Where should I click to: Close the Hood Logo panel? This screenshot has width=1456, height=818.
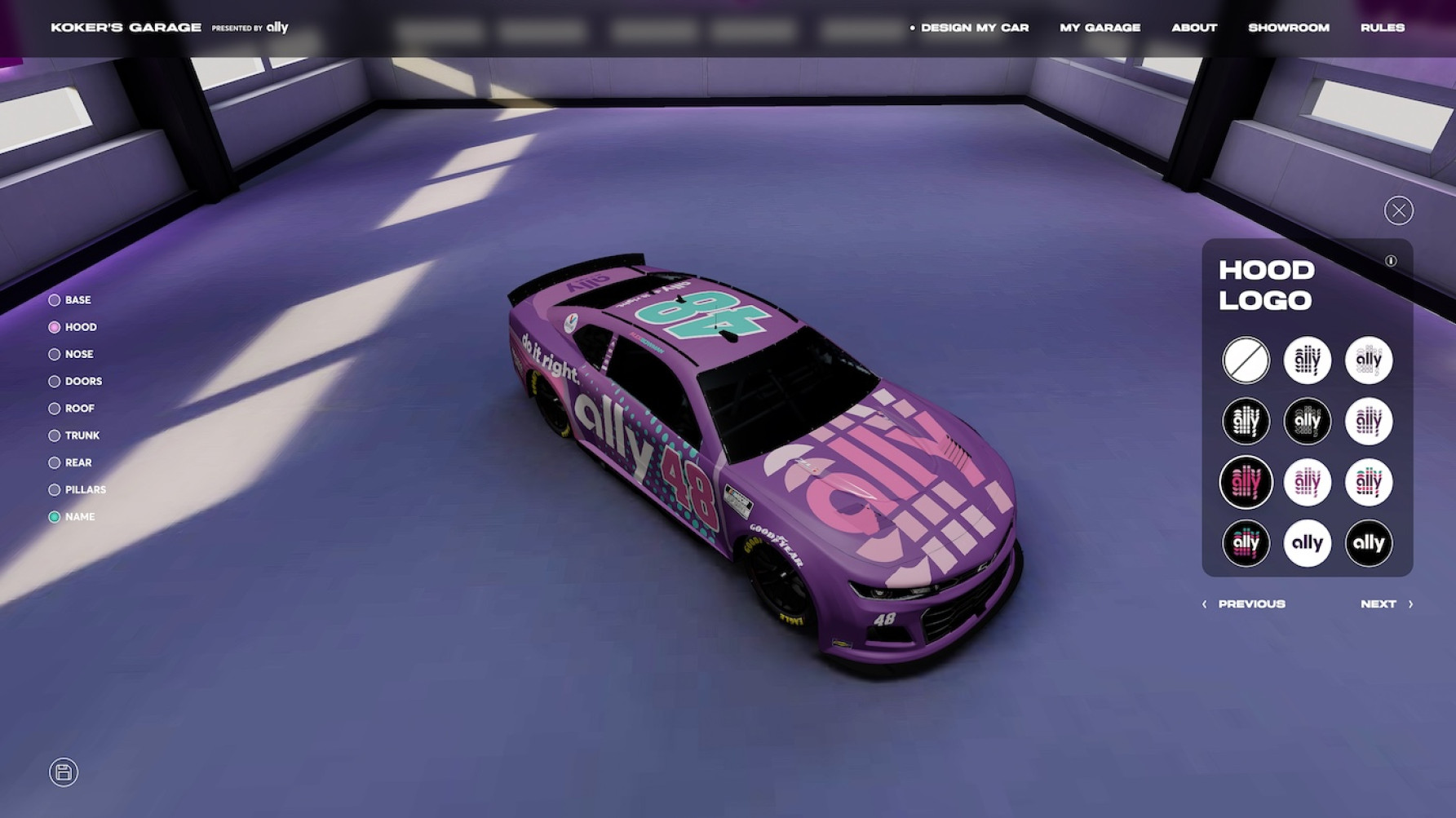[1398, 210]
